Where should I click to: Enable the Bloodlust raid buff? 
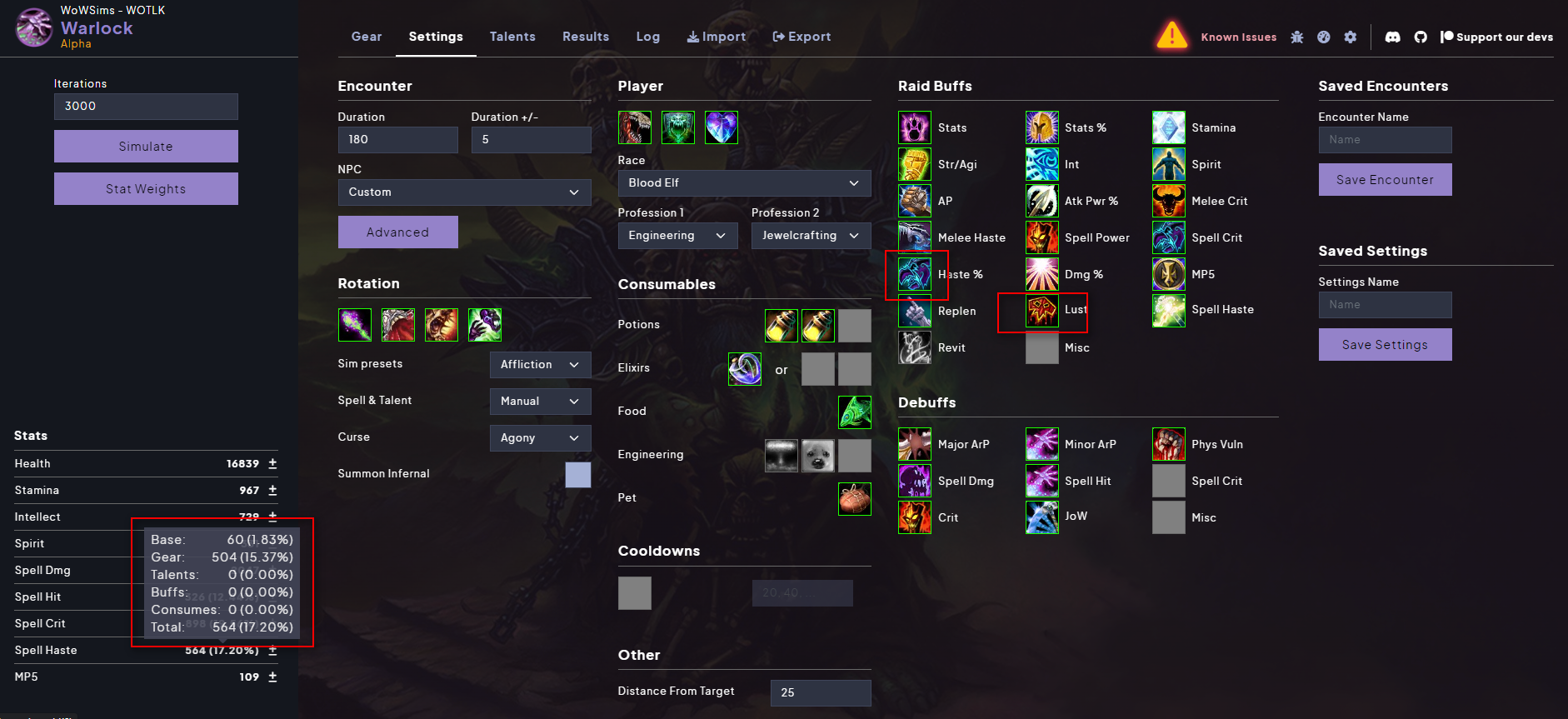[1041, 310]
